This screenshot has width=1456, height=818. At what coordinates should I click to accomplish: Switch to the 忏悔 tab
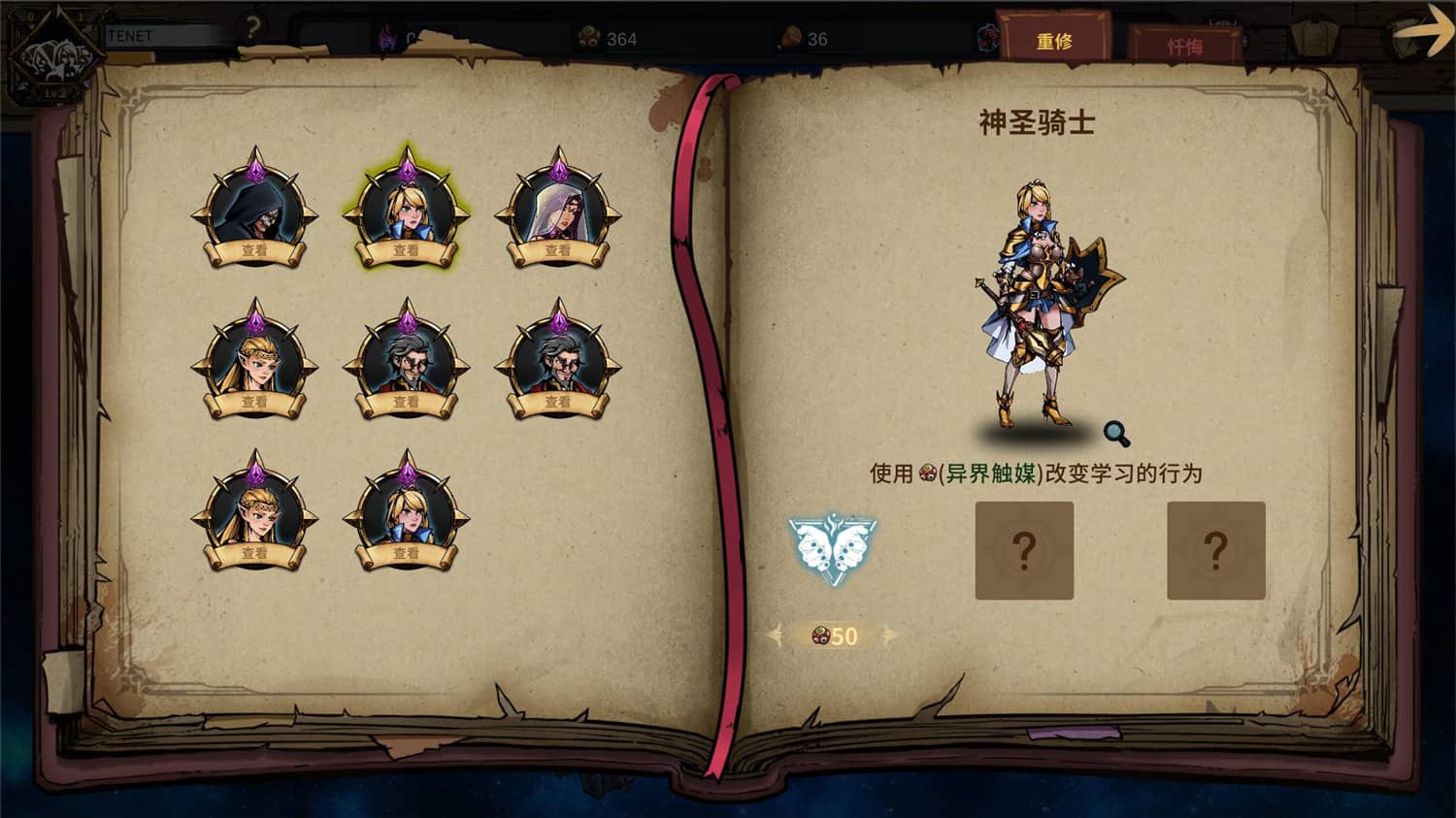pos(1188,45)
